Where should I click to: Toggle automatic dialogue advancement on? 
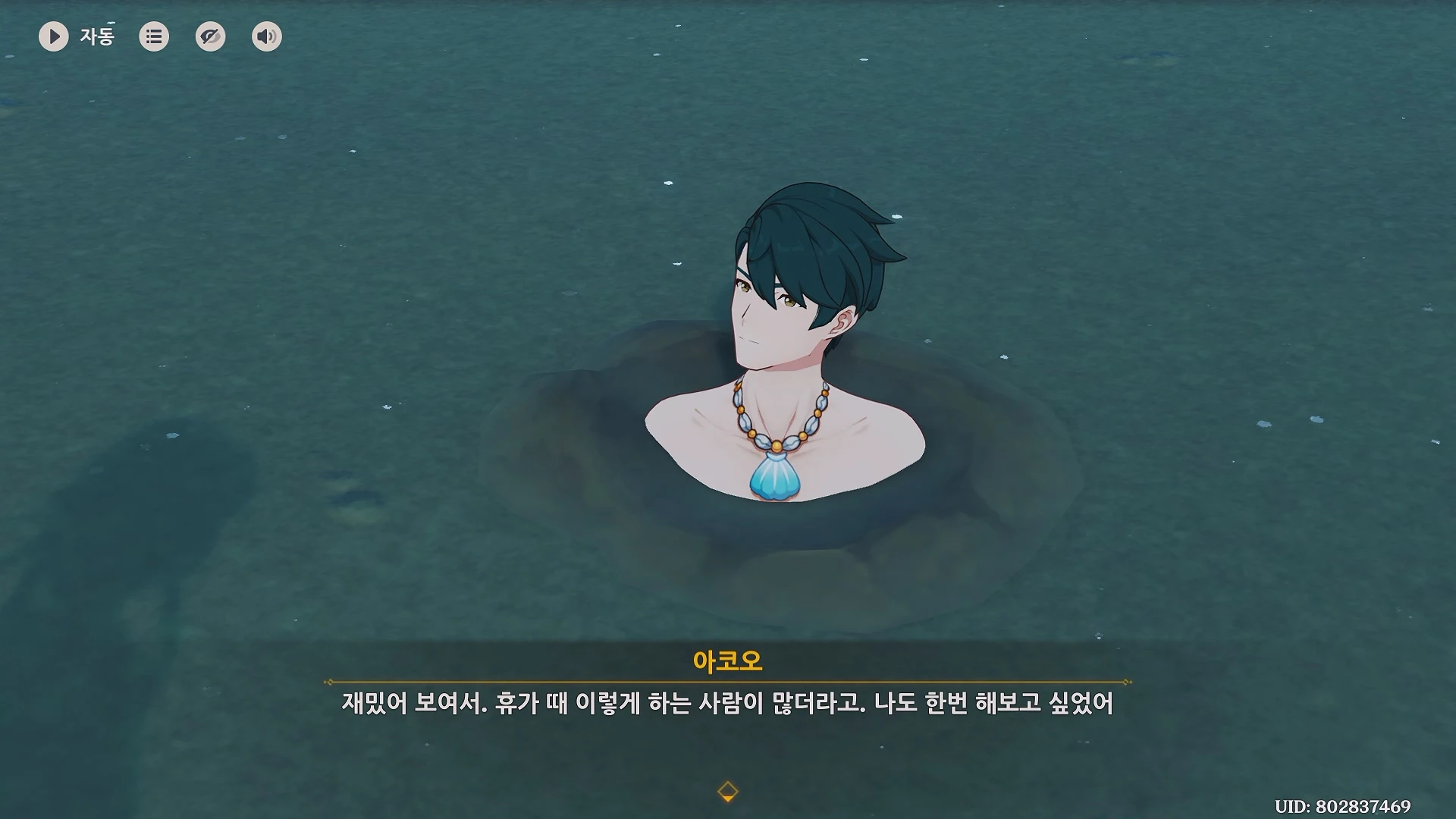53,36
